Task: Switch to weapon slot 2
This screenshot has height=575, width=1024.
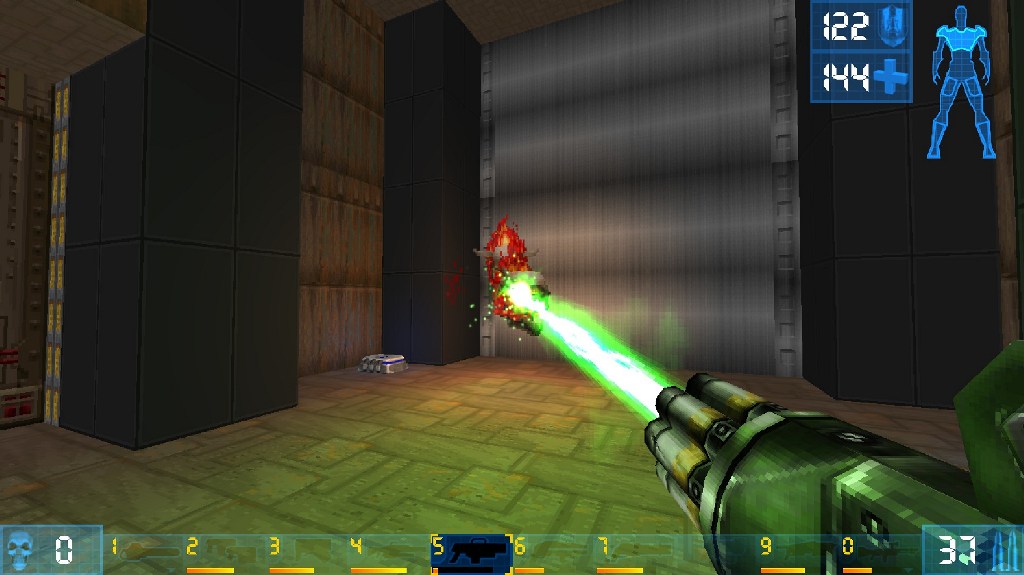Action: click(213, 550)
